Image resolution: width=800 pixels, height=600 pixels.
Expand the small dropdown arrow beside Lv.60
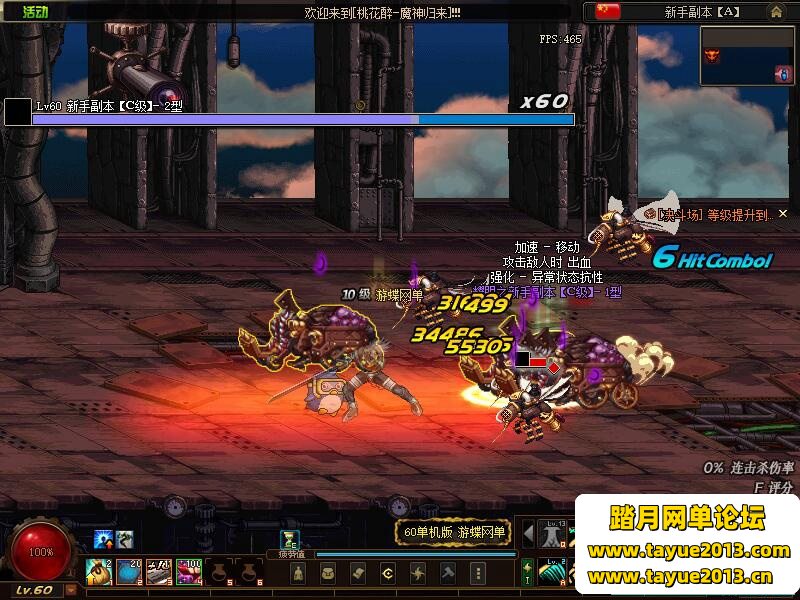(71, 590)
